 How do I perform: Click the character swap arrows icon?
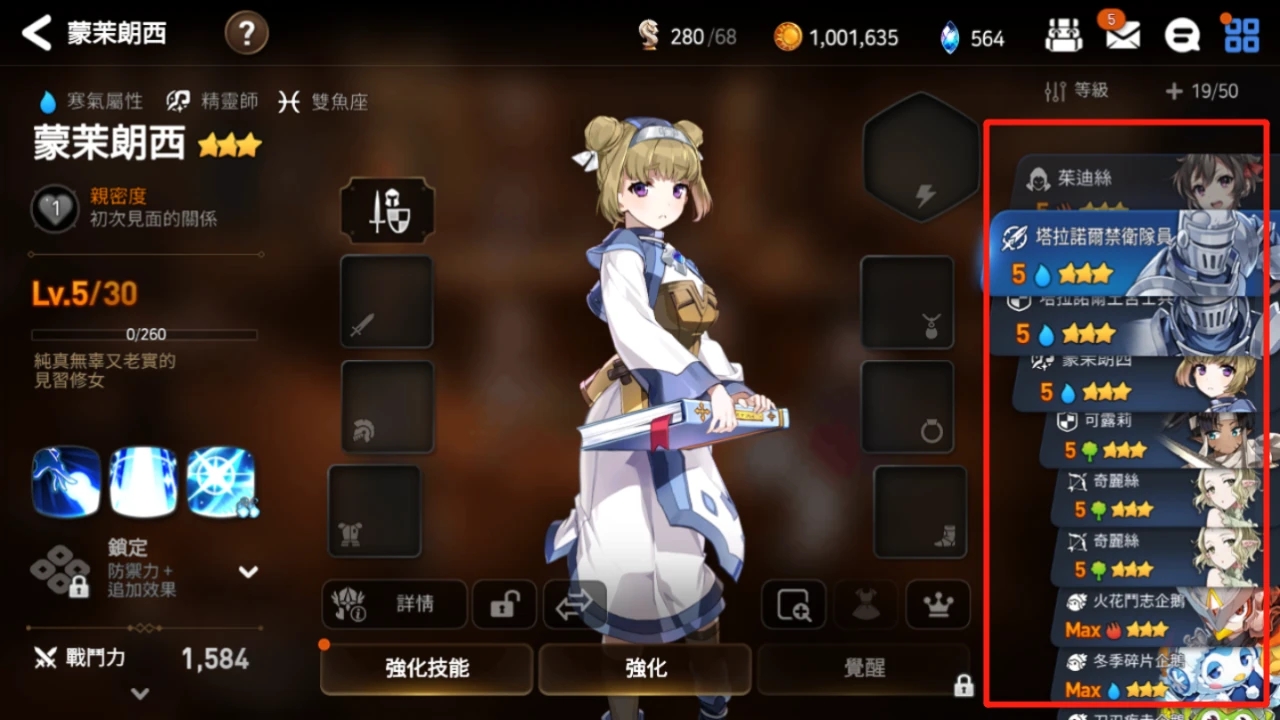point(576,605)
